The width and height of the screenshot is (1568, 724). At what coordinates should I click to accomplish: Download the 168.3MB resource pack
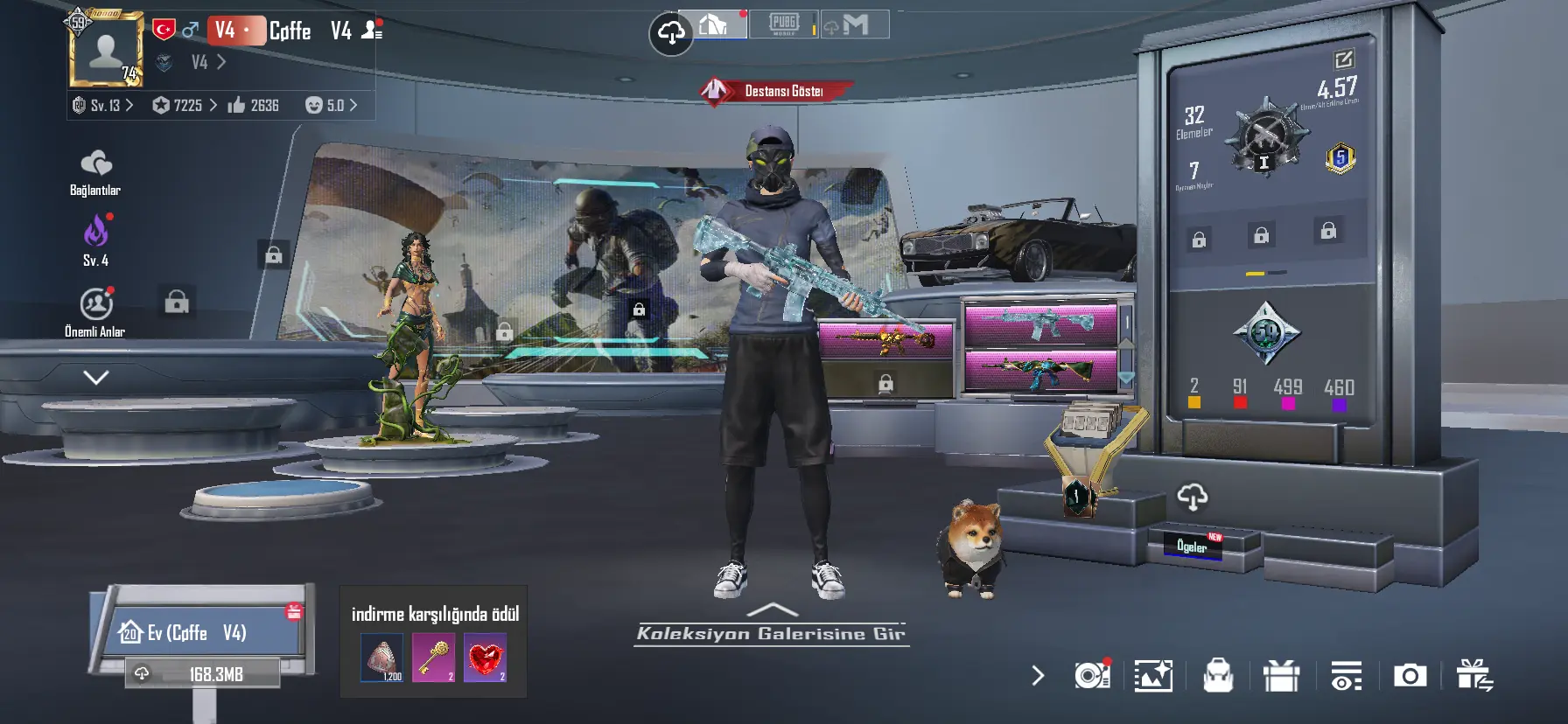pos(203,674)
